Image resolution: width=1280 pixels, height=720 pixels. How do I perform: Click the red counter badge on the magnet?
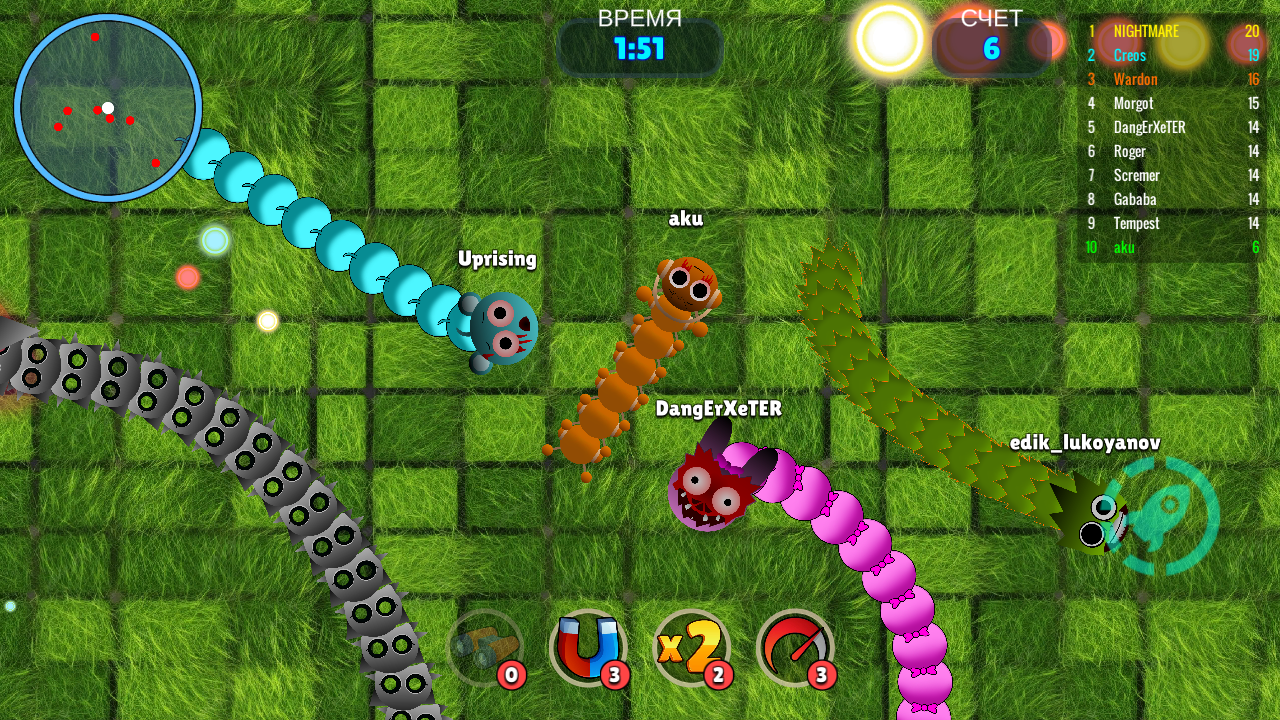pyautogui.click(x=615, y=675)
